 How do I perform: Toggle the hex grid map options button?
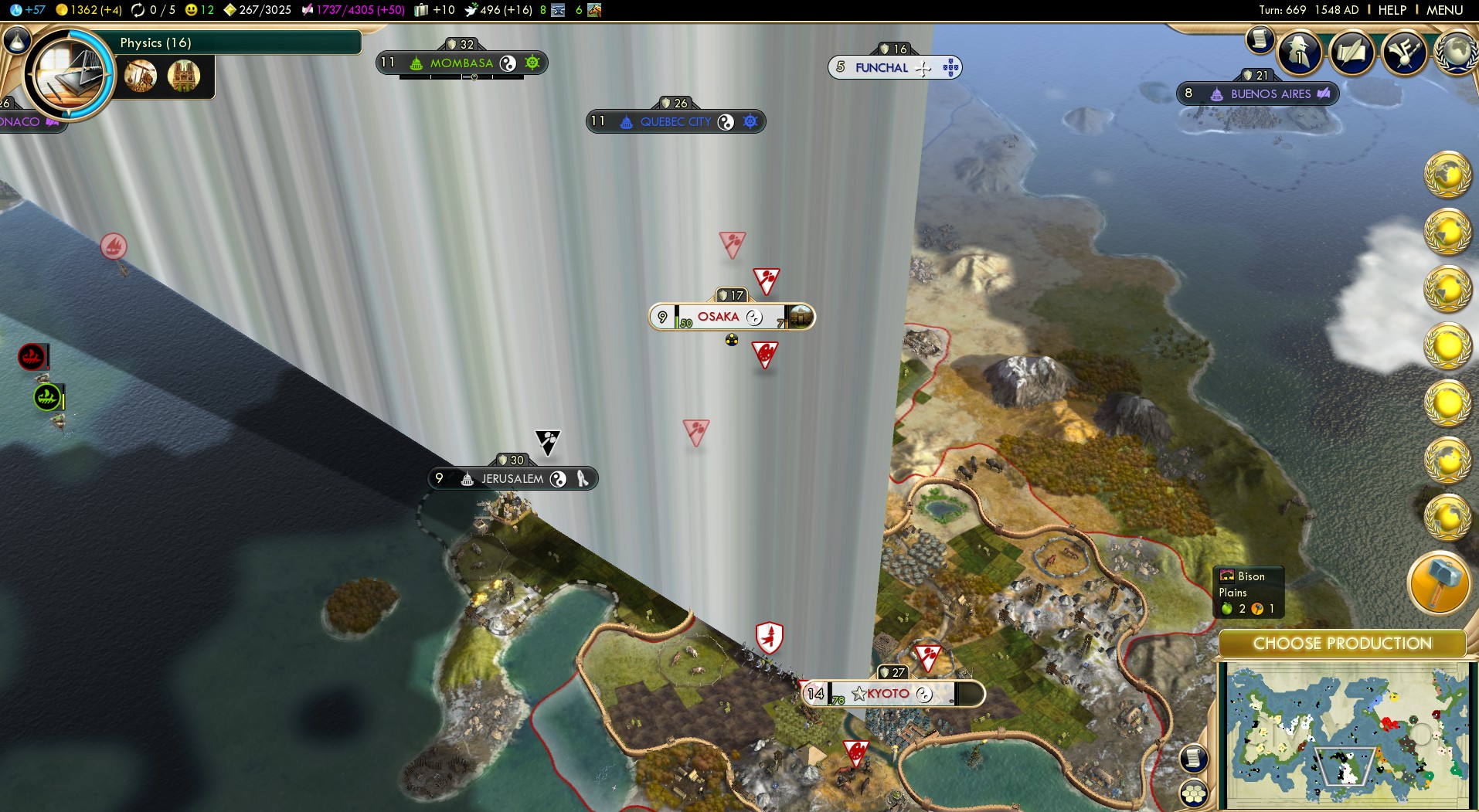pos(1194,793)
